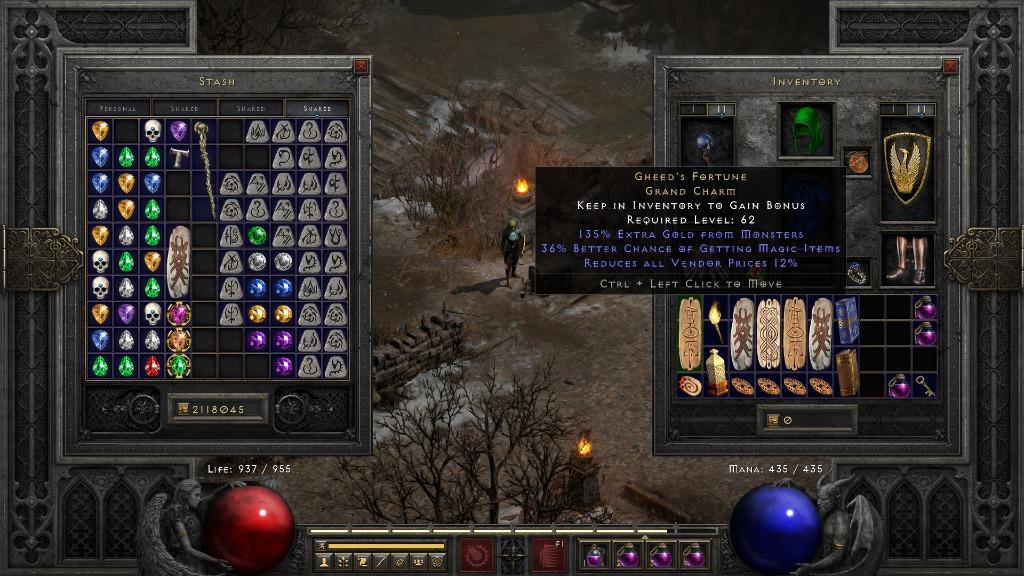Pick up the red ruby in the stash
Image resolution: width=1024 pixels, height=576 pixels.
tap(152, 366)
